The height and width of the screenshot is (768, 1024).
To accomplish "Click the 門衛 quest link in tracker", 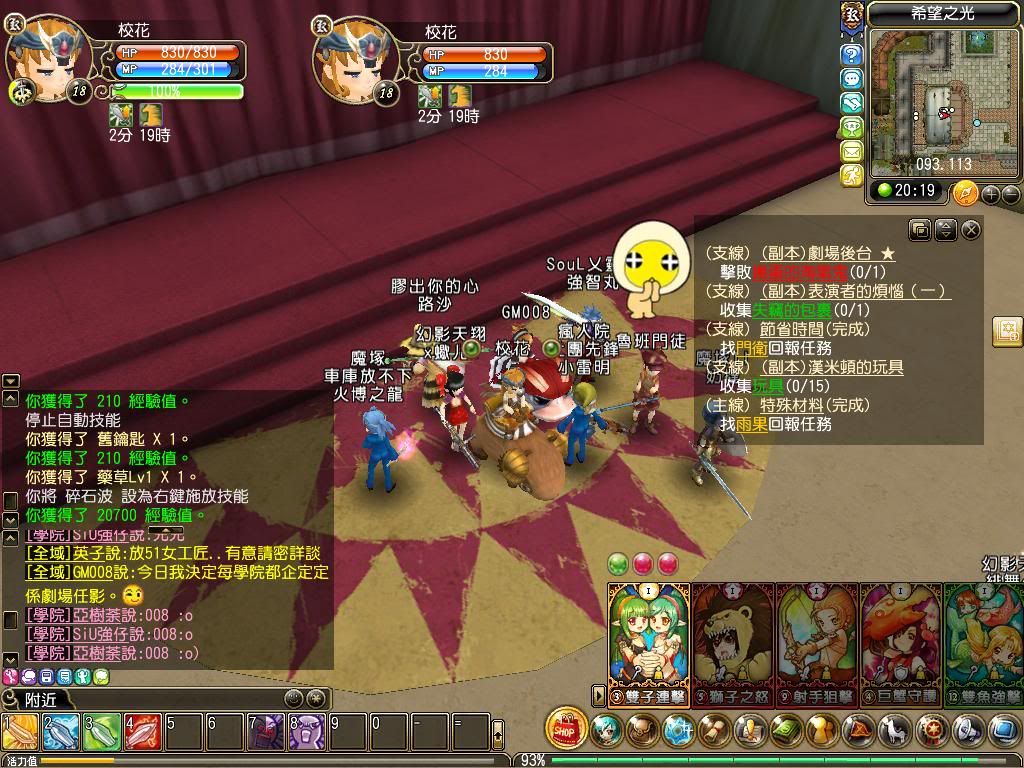I will click(753, 348).
